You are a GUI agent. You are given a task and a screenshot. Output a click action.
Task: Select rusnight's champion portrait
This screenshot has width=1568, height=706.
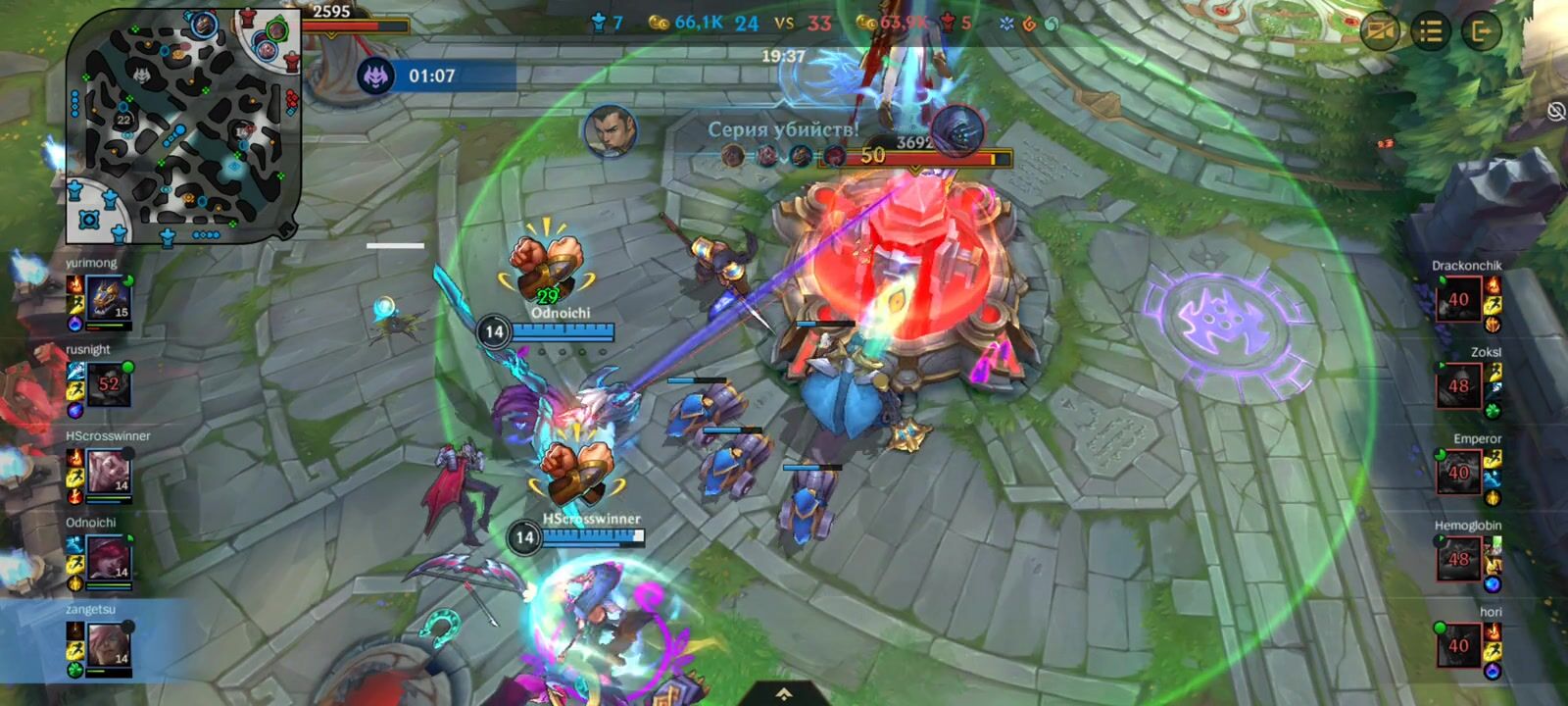tap(108, 383)
